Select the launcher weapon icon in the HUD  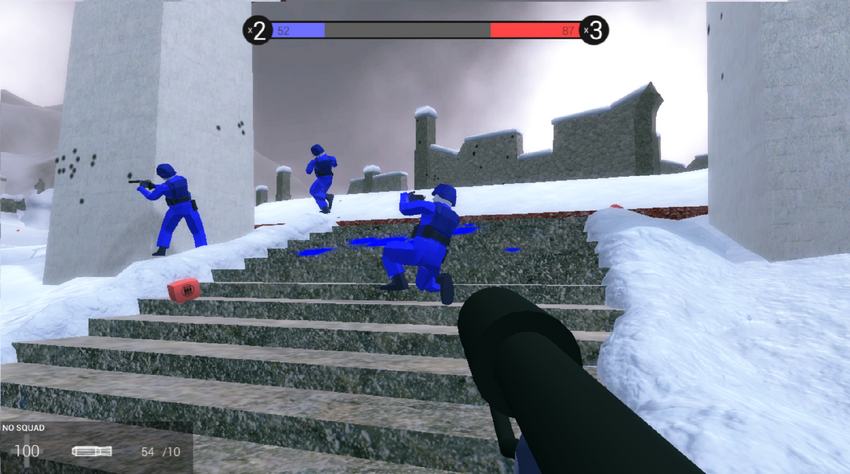point(91,452)
